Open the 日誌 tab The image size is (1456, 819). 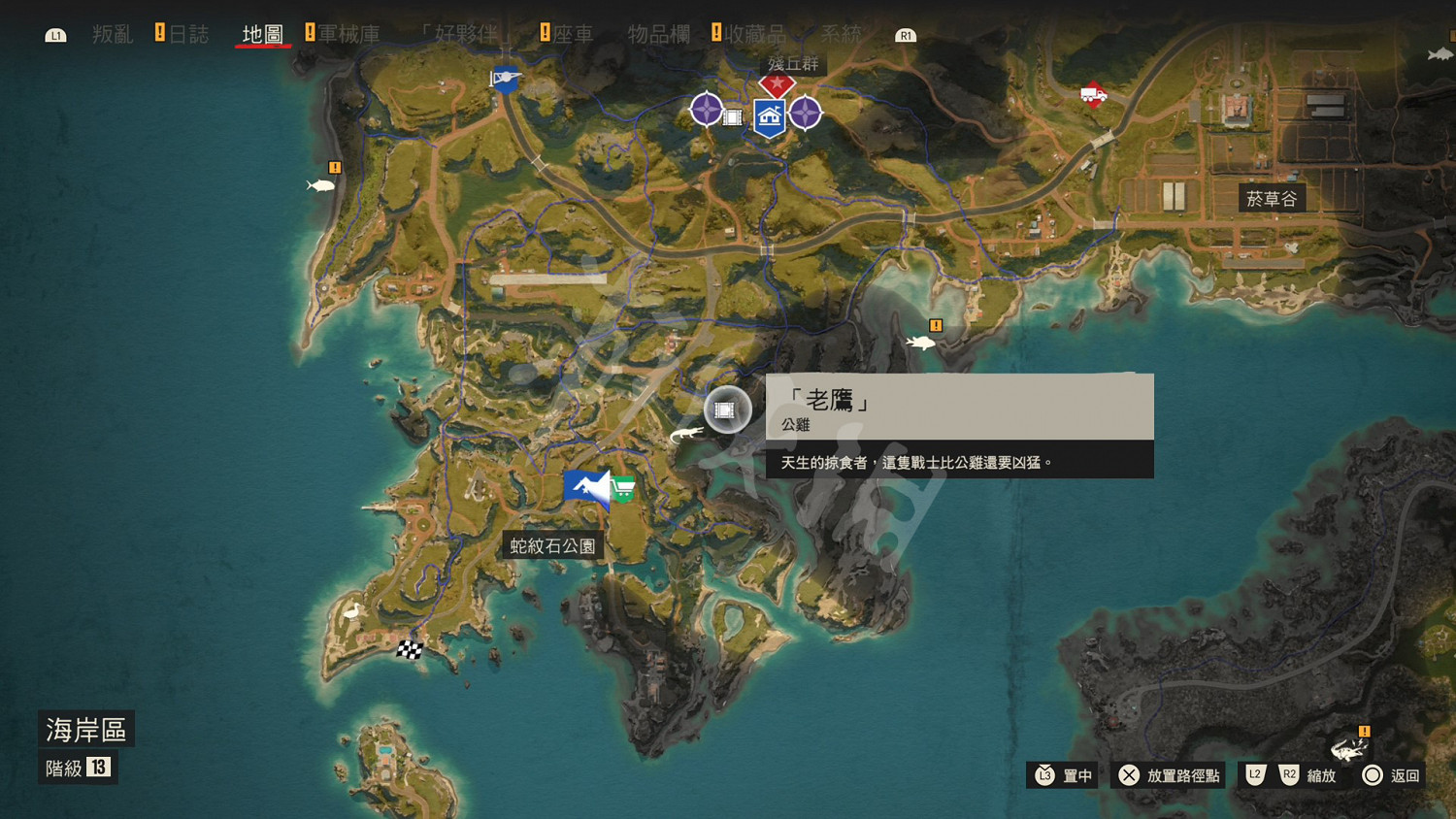point(189,34)
